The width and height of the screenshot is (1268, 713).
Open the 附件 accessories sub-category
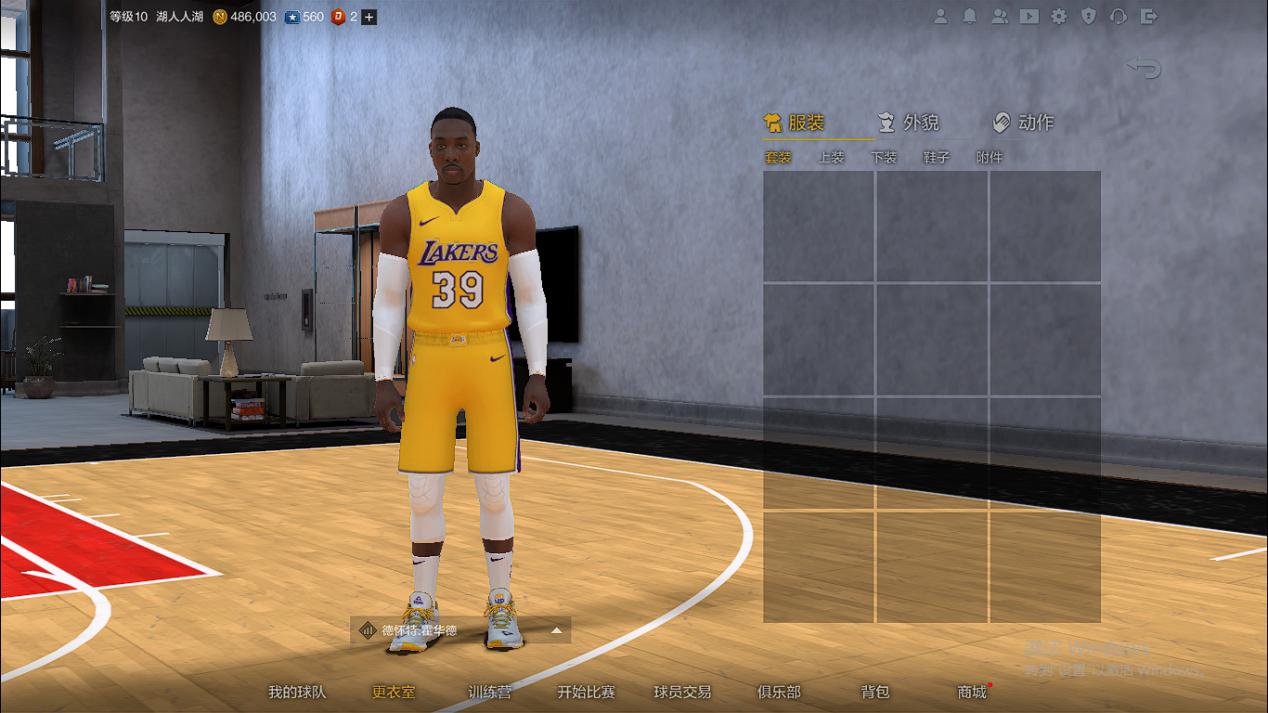tap(989, 157)
